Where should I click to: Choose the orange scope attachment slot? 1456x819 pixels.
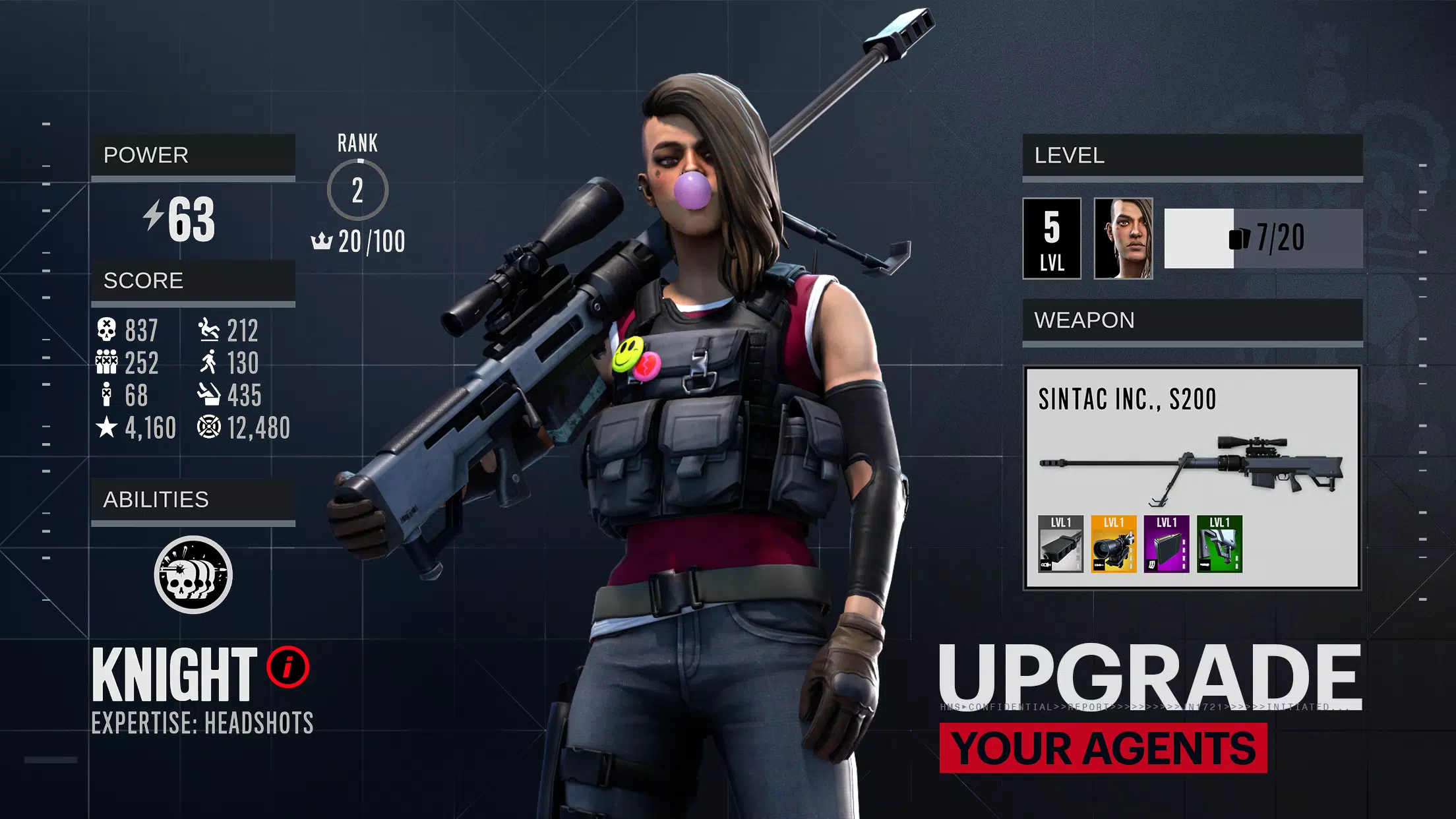(x=1114, y=544)
